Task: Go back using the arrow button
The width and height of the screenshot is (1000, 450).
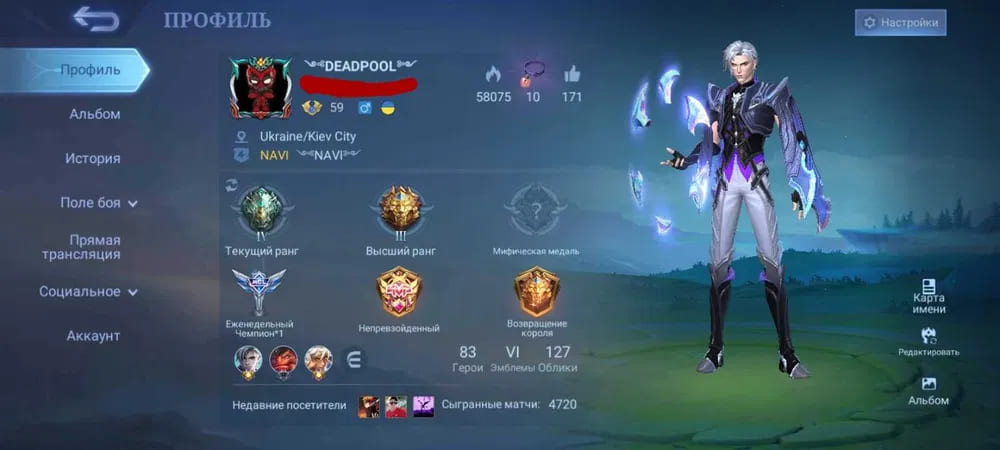Action: 96,19
